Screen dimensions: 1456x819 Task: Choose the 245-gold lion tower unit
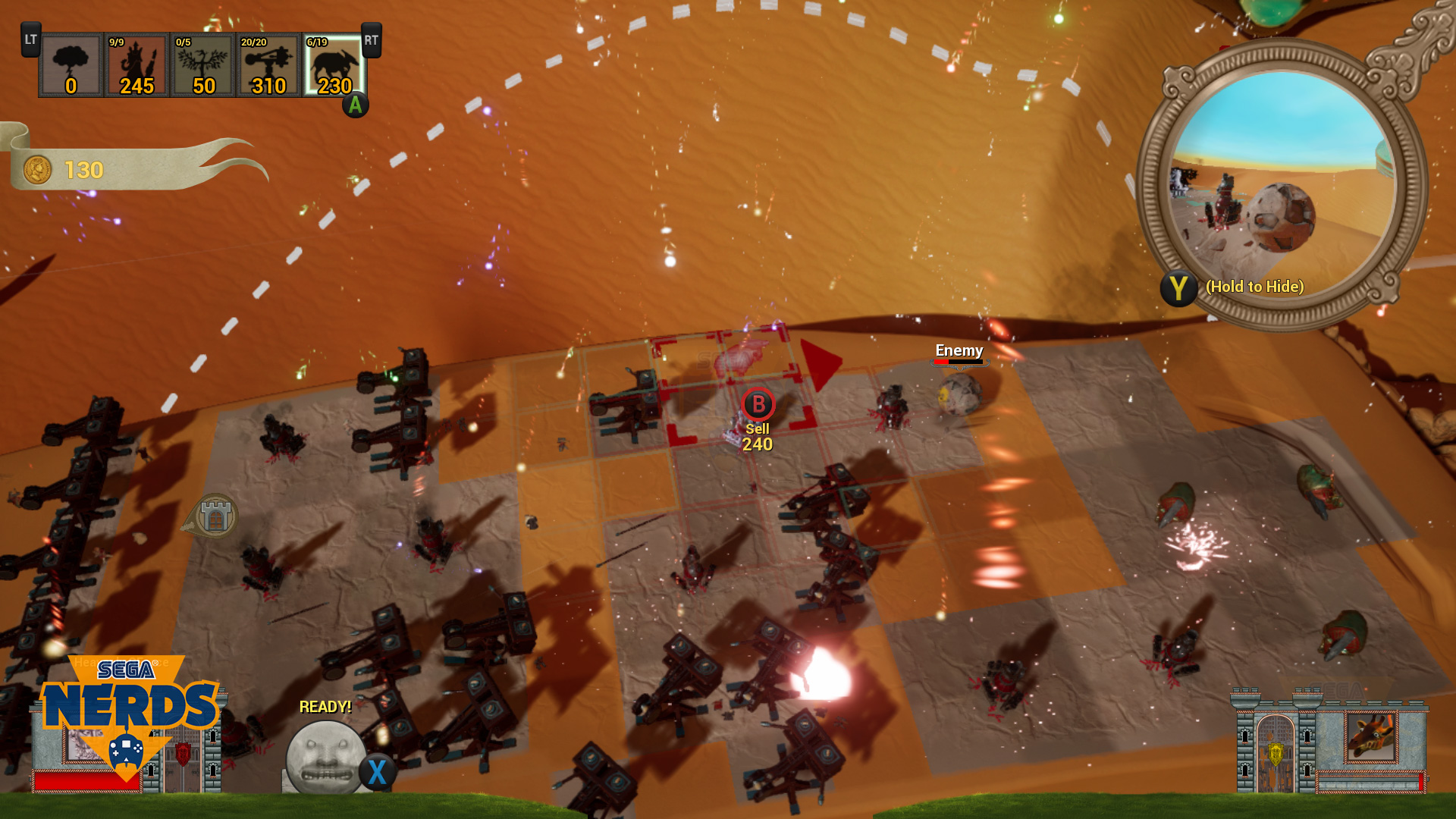pyautogui.click(x=136, y=65)
